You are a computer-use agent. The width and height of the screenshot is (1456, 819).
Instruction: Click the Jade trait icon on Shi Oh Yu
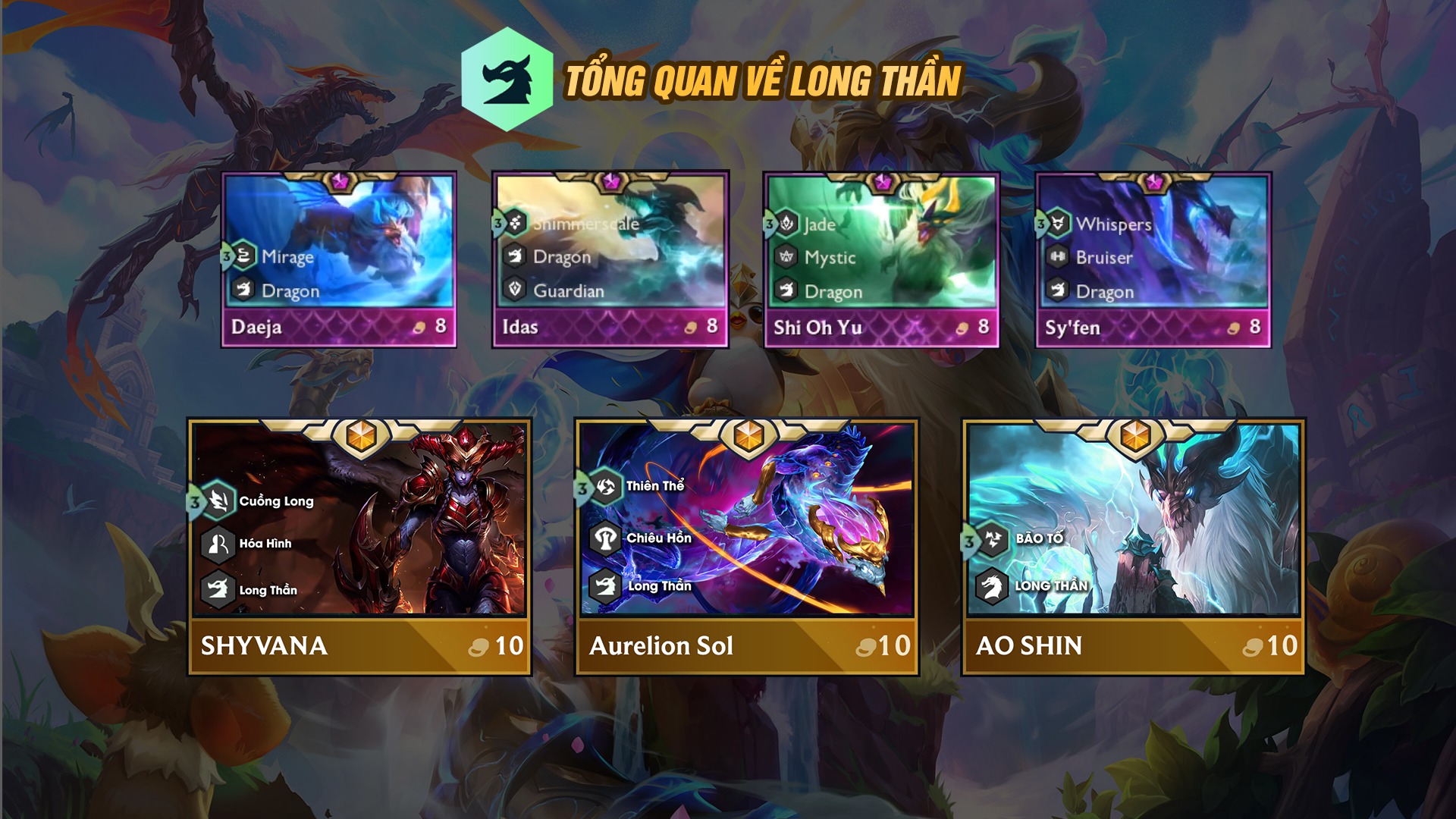(x=787, y=224)
